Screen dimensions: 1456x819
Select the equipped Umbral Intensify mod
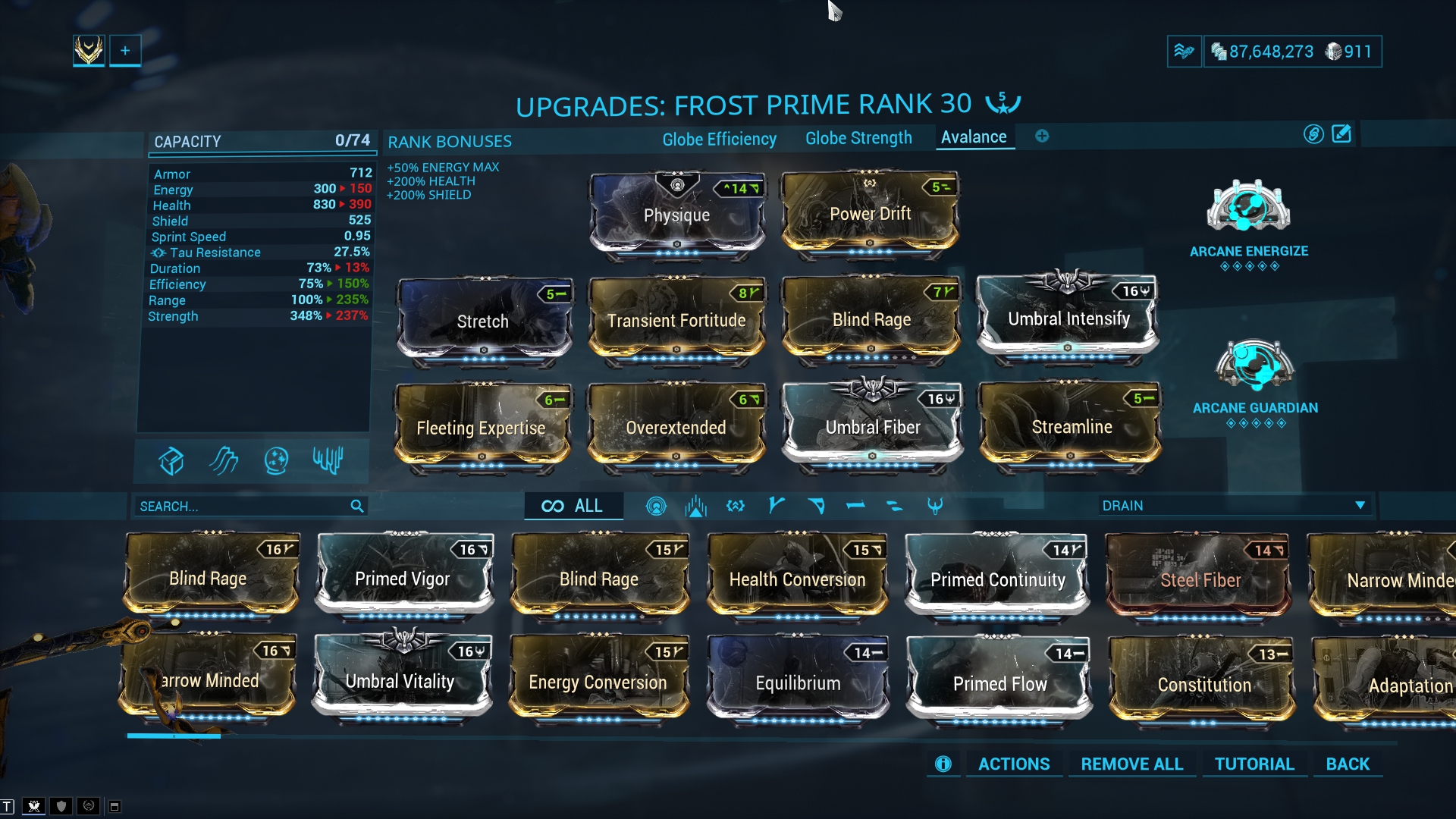pyautogui.click(x=1068, y=318)
